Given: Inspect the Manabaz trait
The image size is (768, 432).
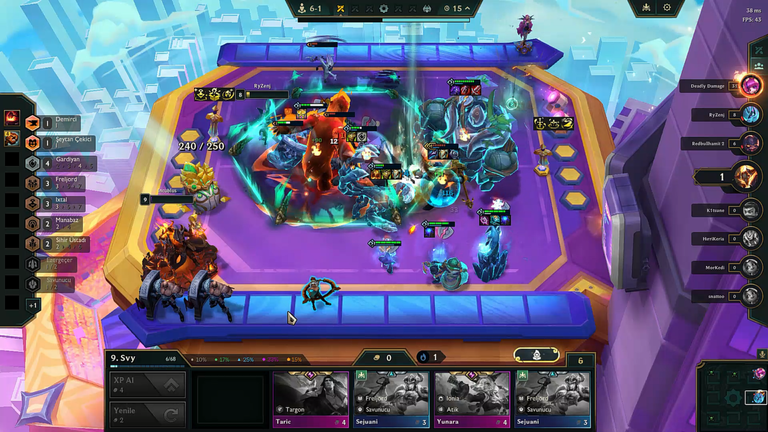Looking at the screenshot, I should click(x=58, y=224).
